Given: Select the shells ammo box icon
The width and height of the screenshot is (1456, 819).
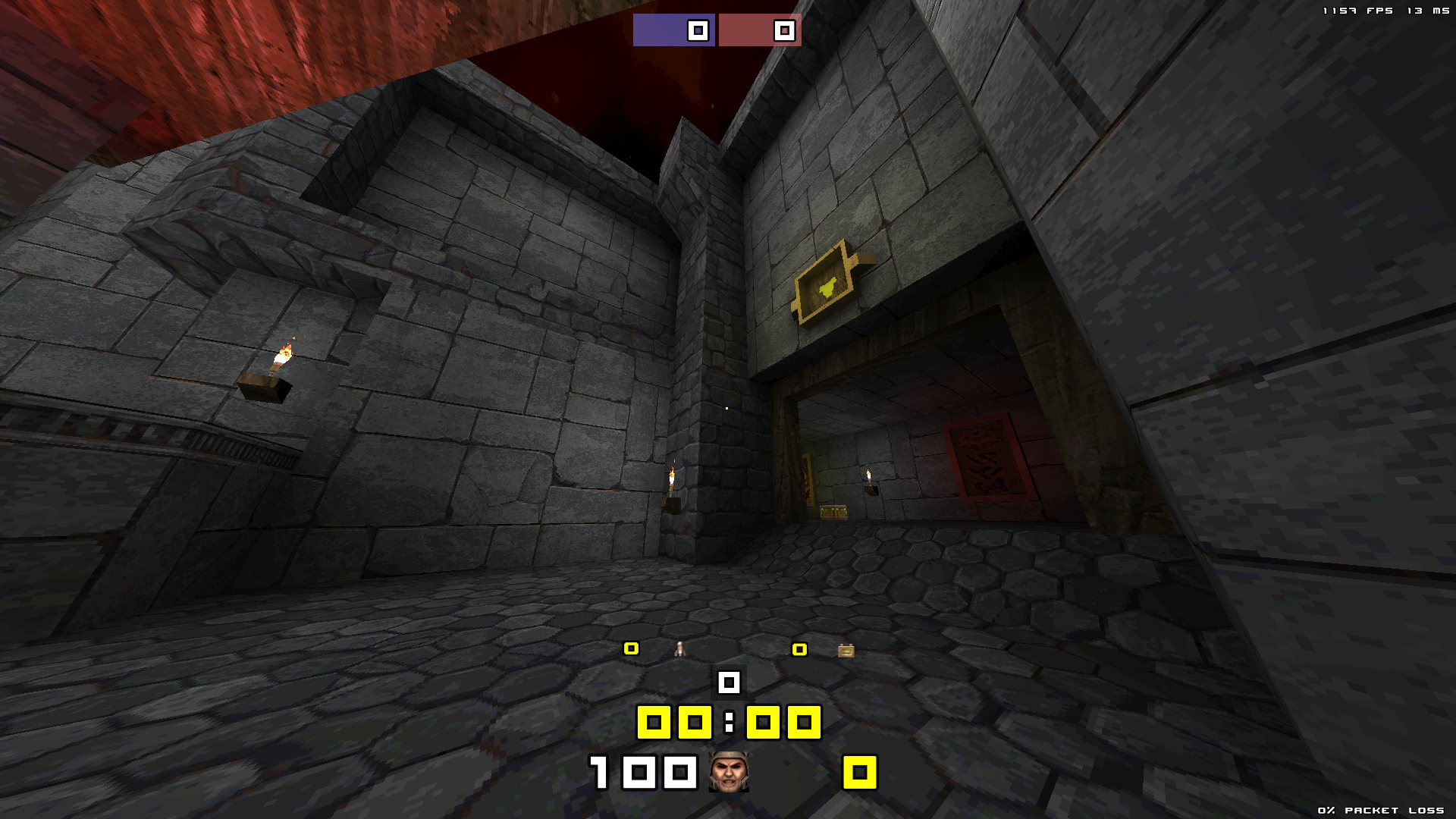Looking at the screenshot, I should click(846, 651).
